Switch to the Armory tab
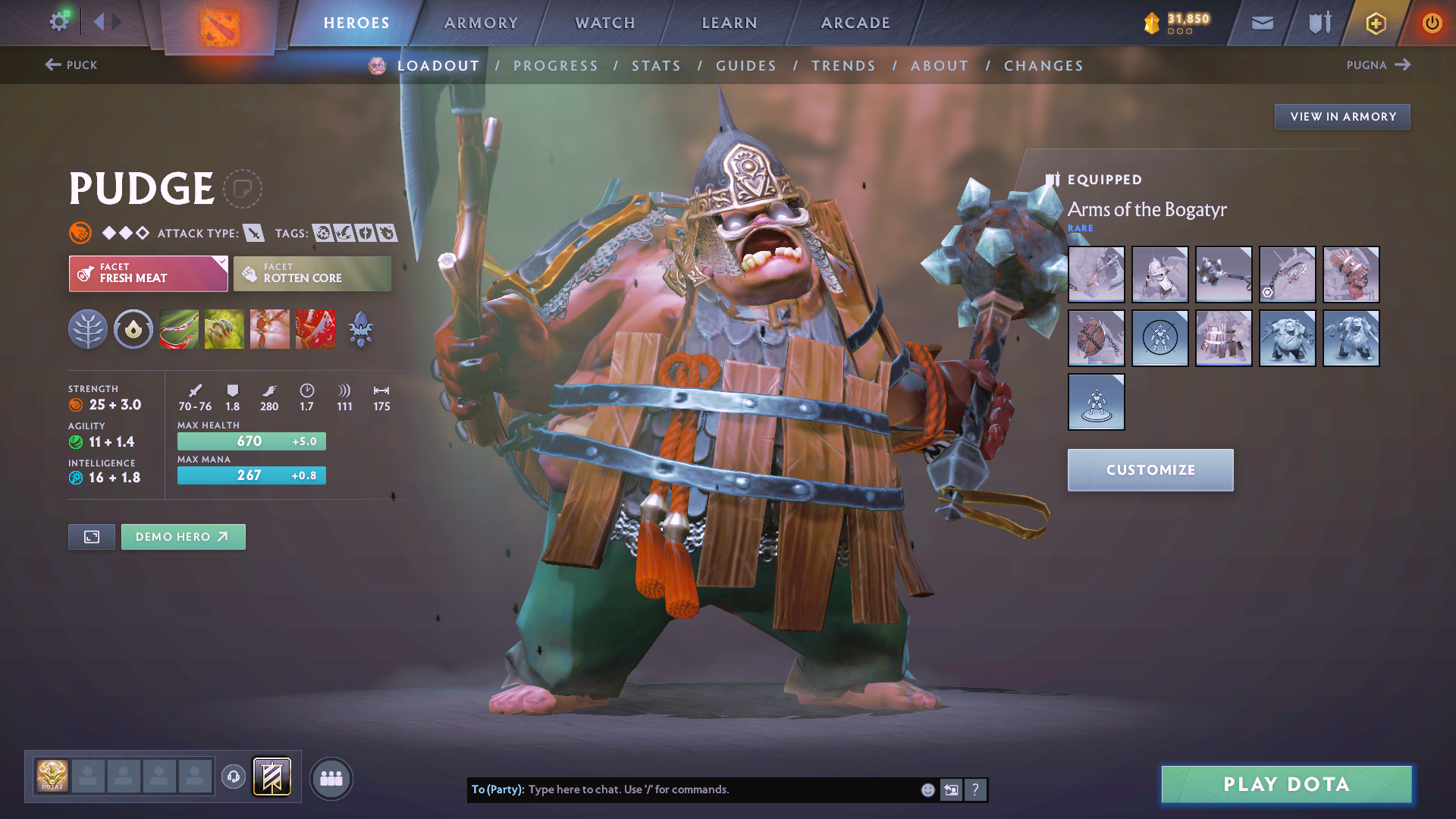Image resolution: width=1456 pixels, height=819 pixels. coord(481,23)
